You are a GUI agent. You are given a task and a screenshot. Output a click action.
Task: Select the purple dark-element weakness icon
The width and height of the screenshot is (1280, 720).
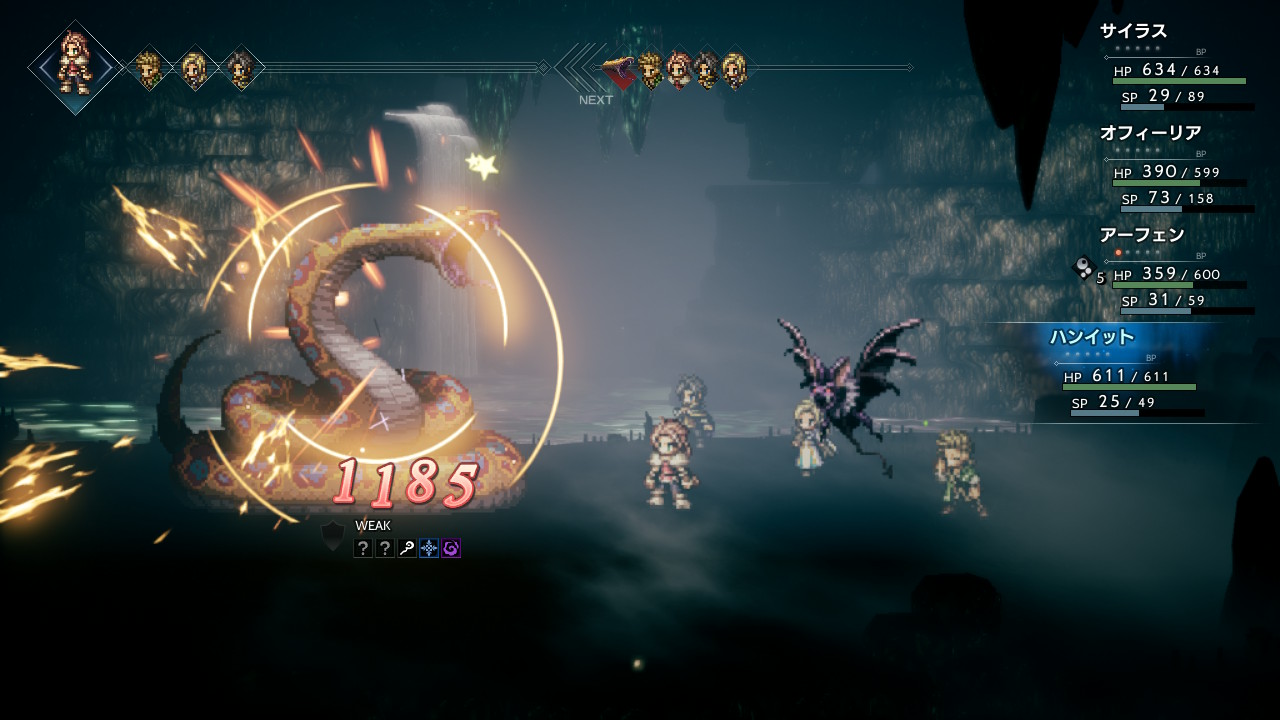point(451,548)
